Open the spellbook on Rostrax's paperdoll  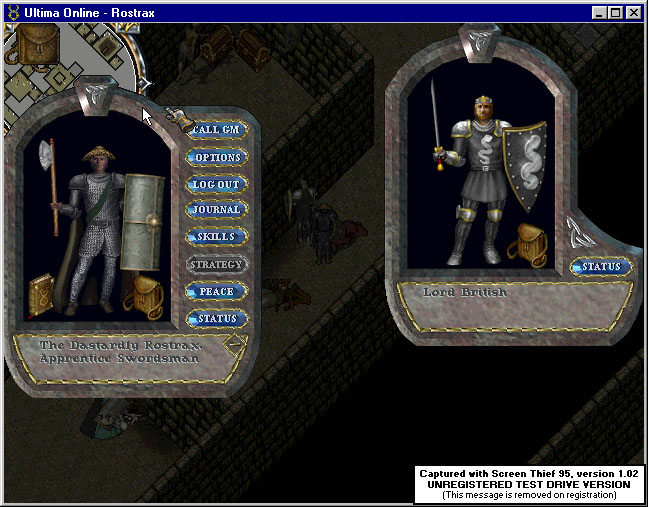(43, 294)
